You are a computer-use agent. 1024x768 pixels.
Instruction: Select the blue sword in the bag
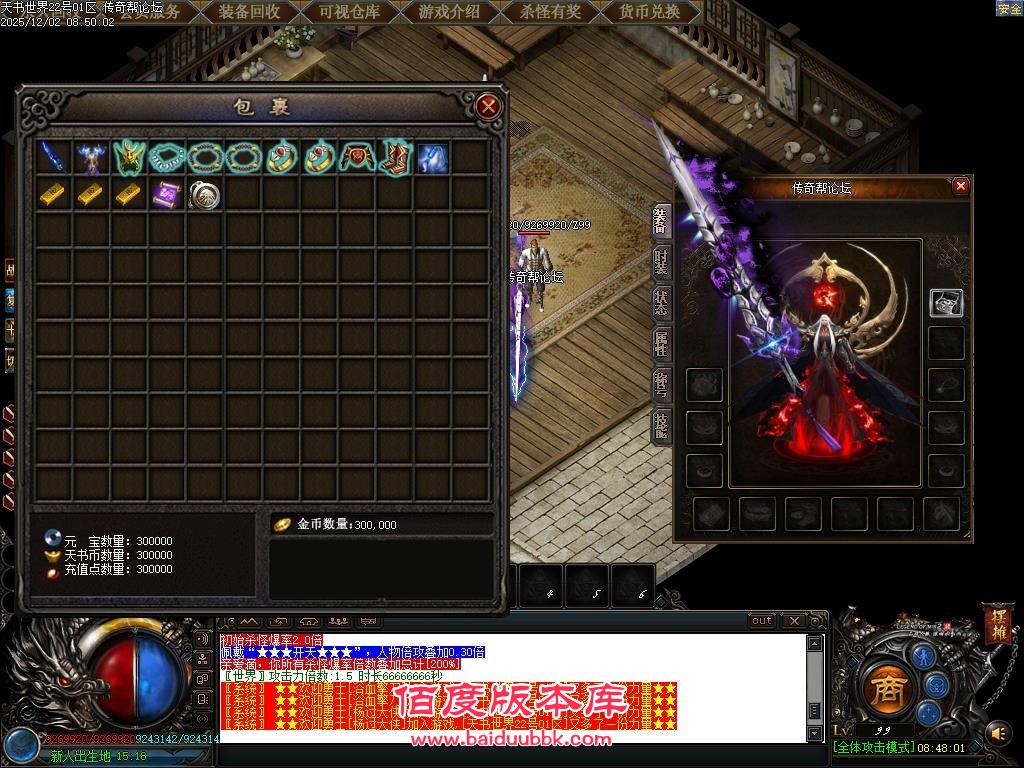click(53, 157)
